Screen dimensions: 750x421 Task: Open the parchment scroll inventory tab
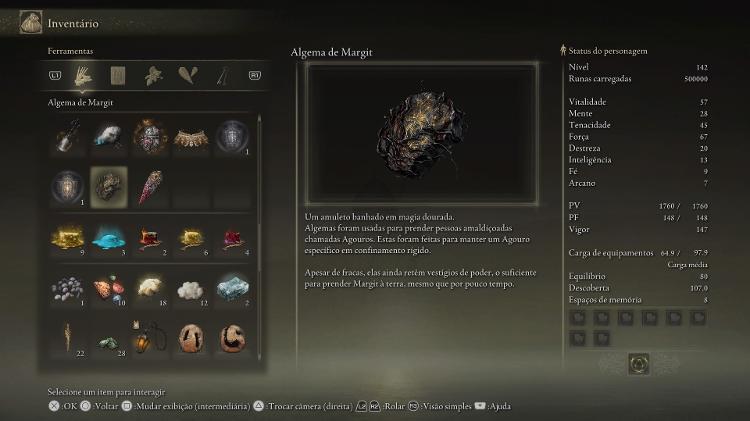[118, 75]
